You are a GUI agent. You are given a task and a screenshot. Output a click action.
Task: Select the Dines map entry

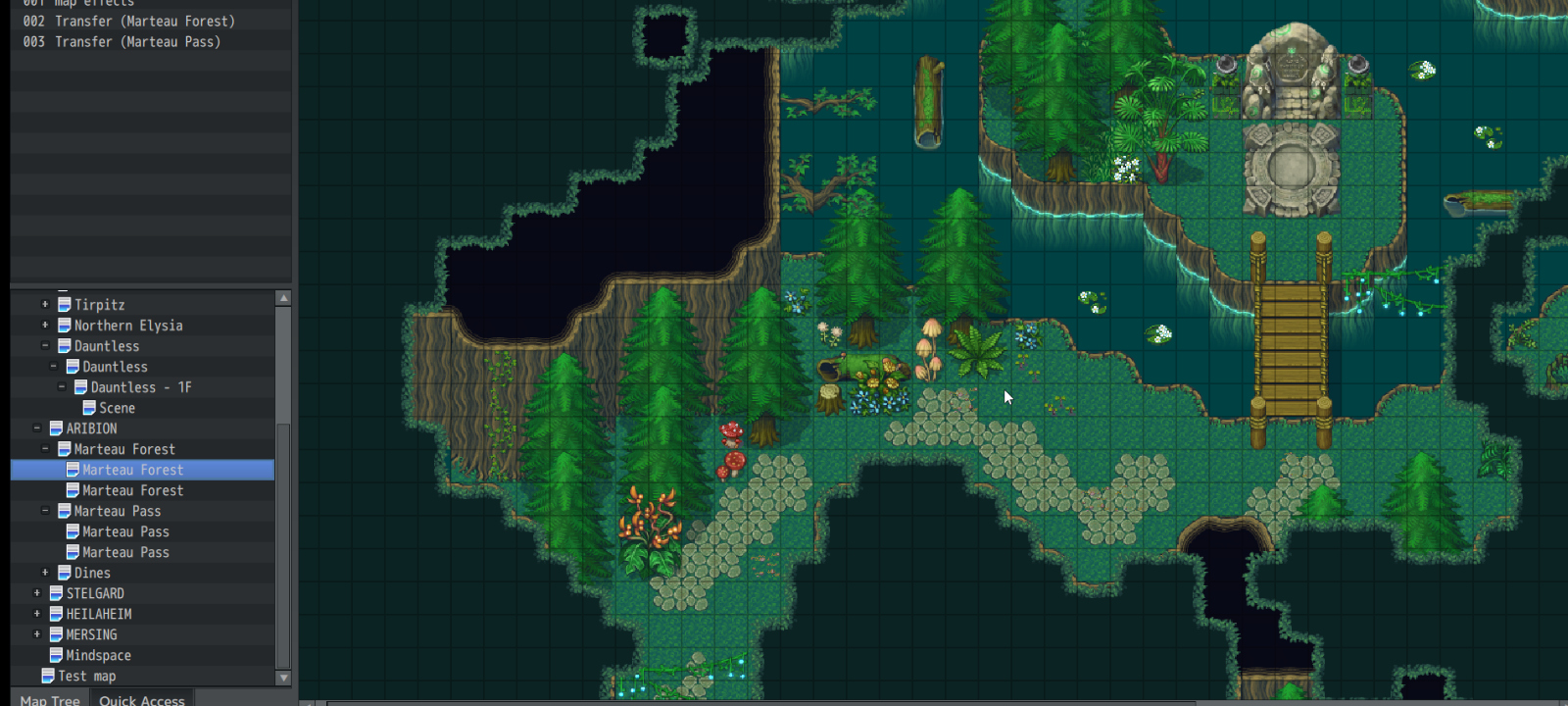coord(92,573)
